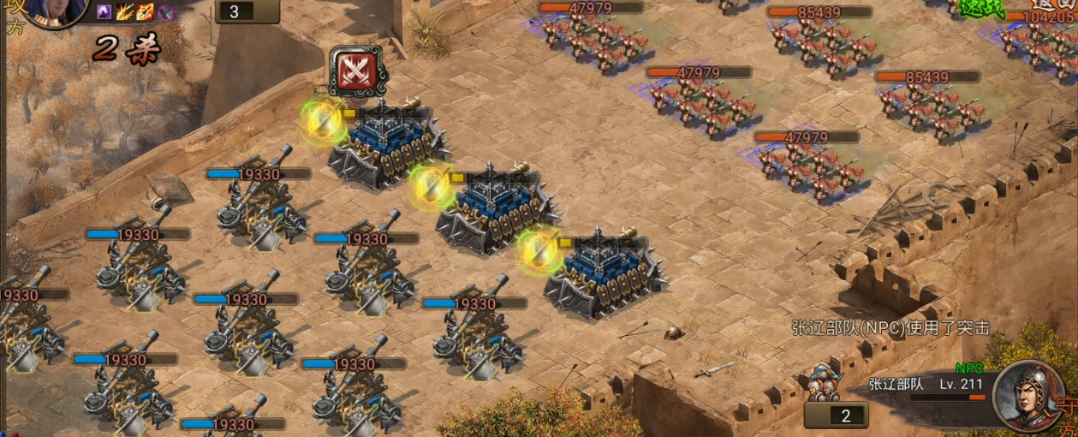Open the attacker general's portrait
Screen dimensions: 1078x437
click(42, 12)
